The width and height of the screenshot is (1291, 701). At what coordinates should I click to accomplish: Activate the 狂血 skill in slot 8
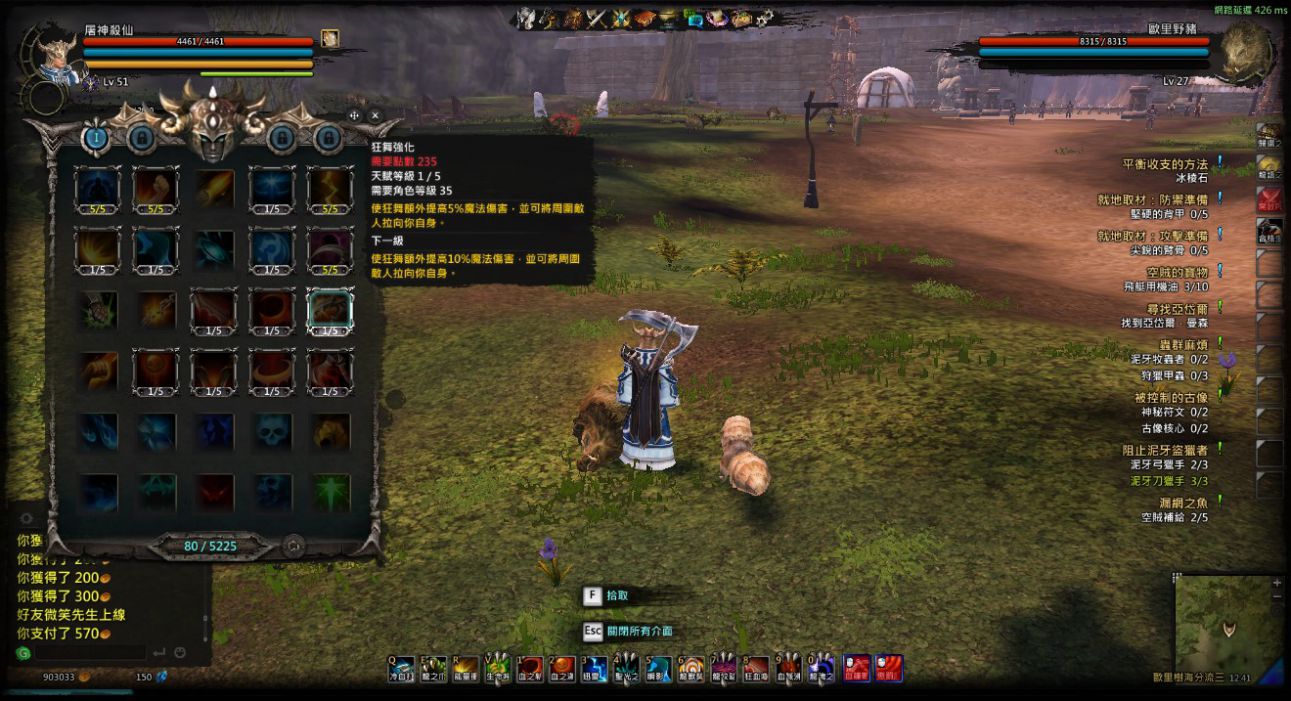tap(756, 668)
